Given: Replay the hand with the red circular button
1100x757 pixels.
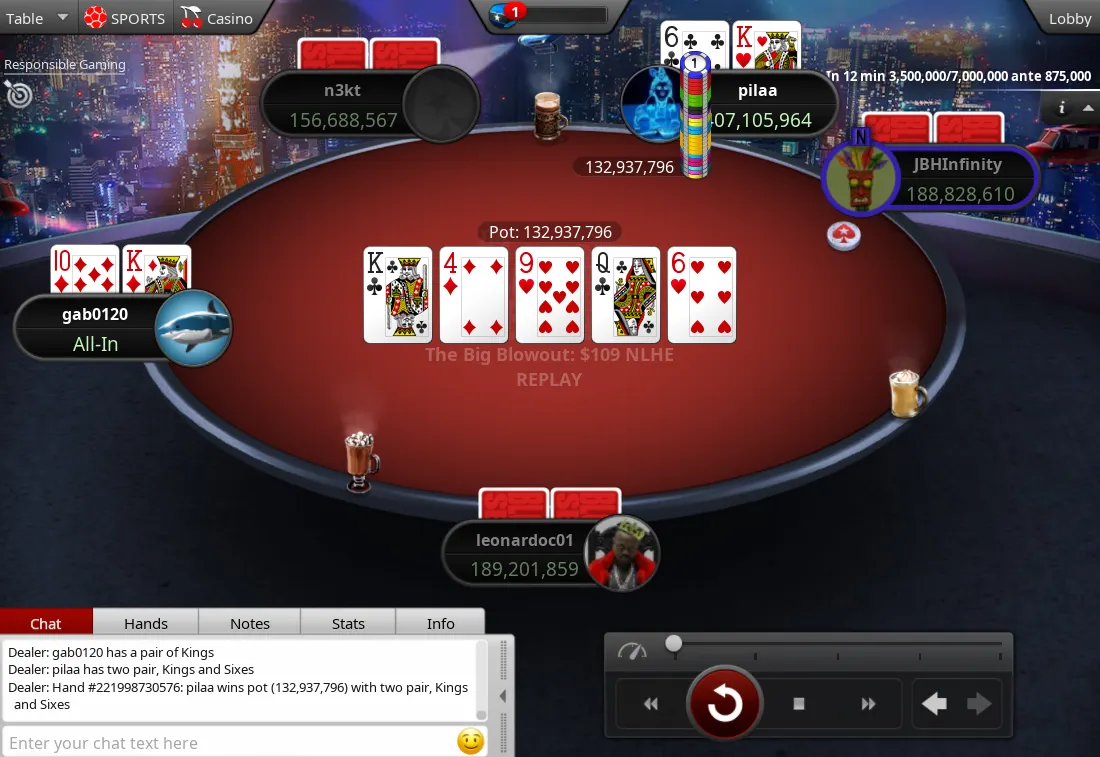Looking at the screenshot, I should pyautogui.click(x=724, y=704).
